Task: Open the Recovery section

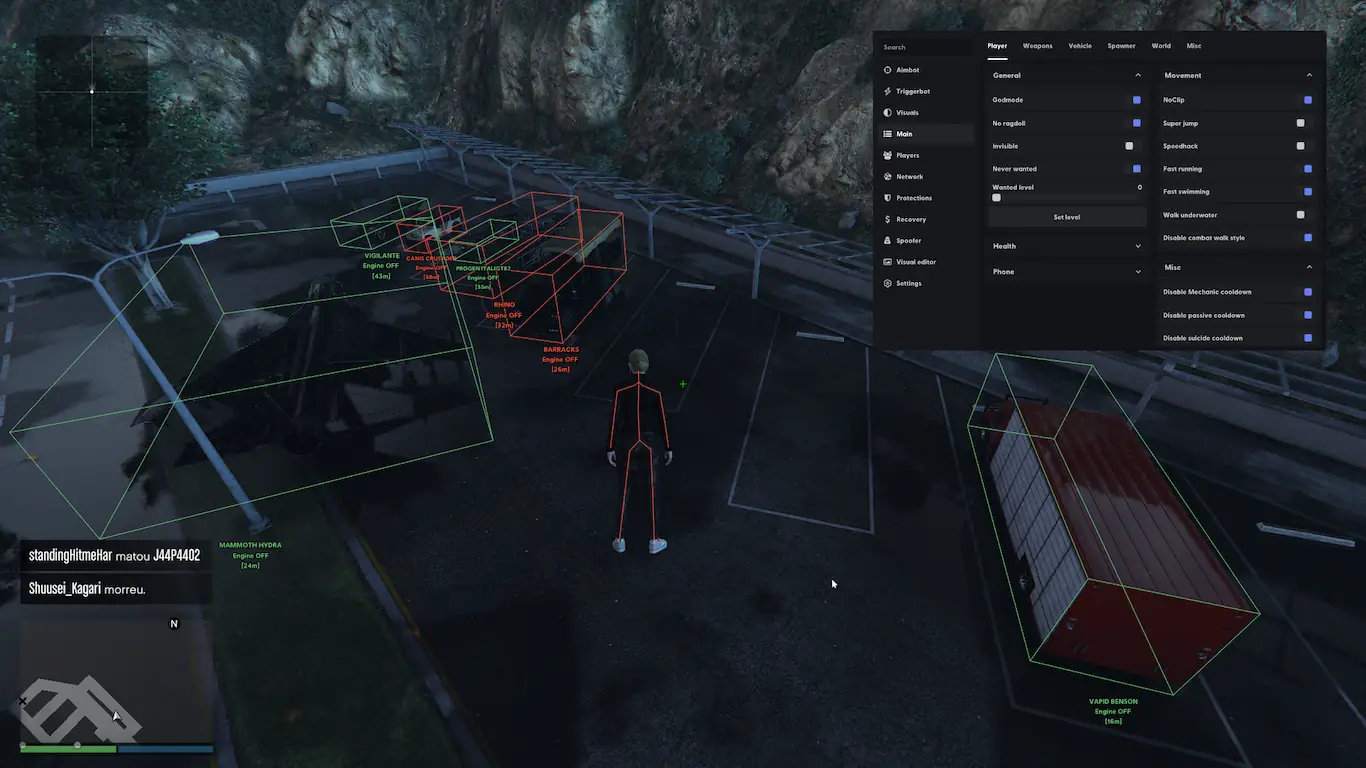Action: coord(911,220)
